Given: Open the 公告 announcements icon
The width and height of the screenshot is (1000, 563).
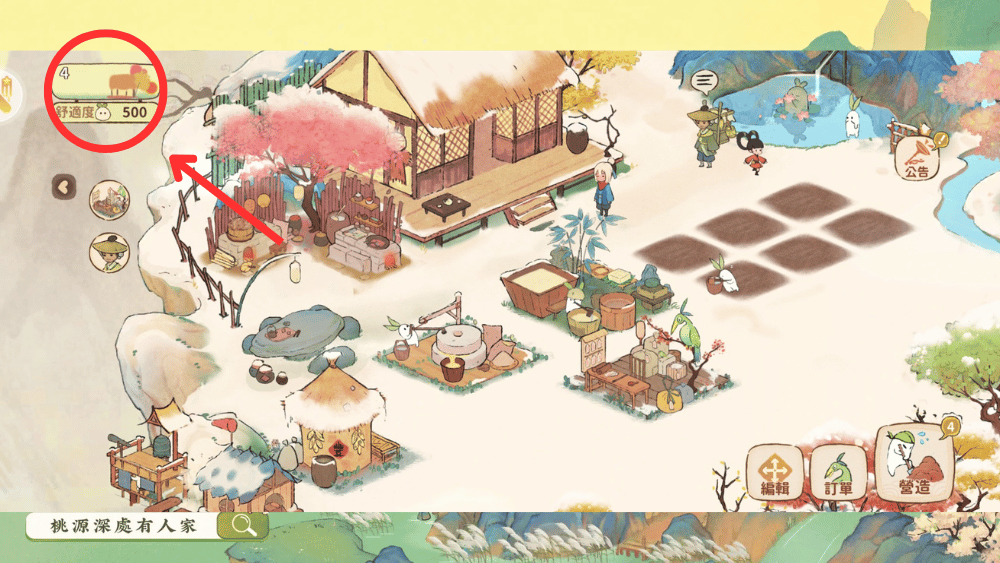Looking at the screenshot, I should [x=916, y=158].
